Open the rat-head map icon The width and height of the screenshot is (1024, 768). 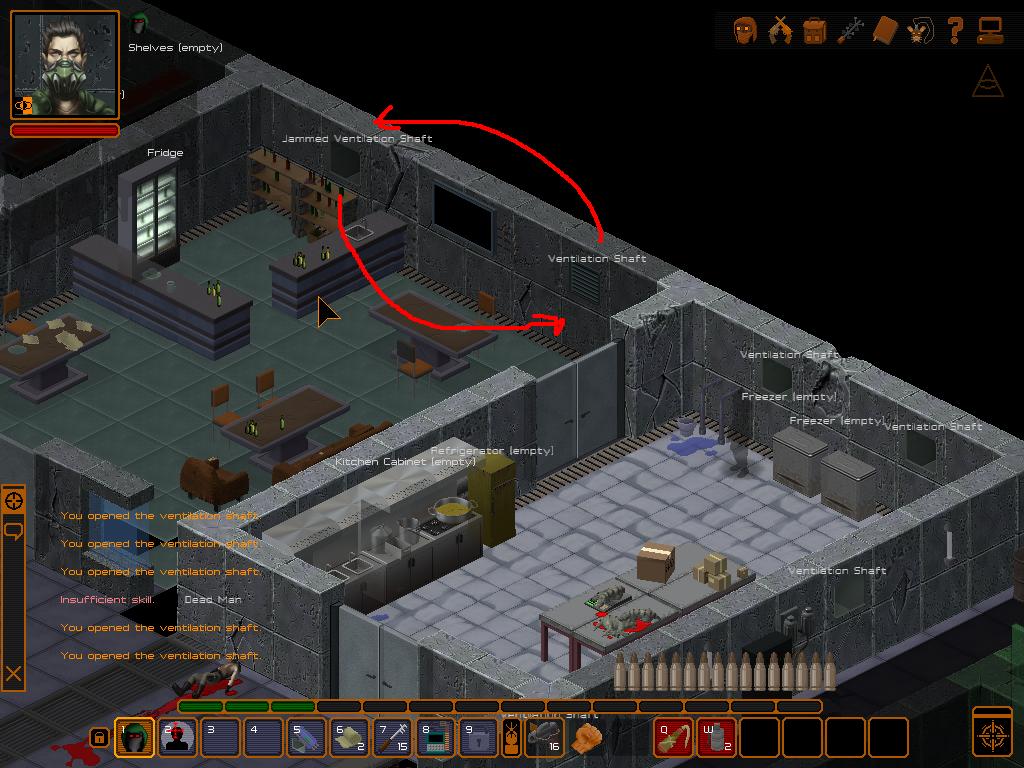920,30
